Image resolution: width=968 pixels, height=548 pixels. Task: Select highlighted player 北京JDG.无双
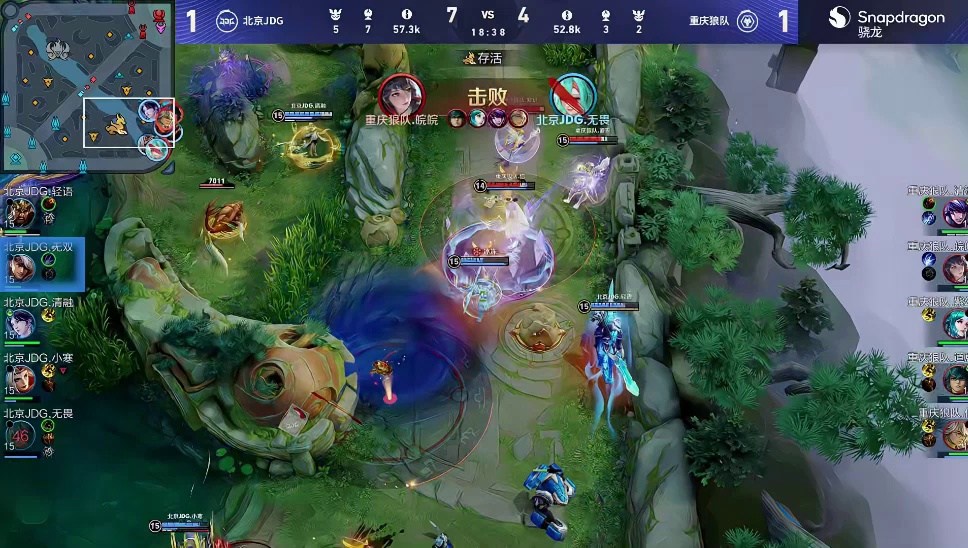tap(20, 267)
